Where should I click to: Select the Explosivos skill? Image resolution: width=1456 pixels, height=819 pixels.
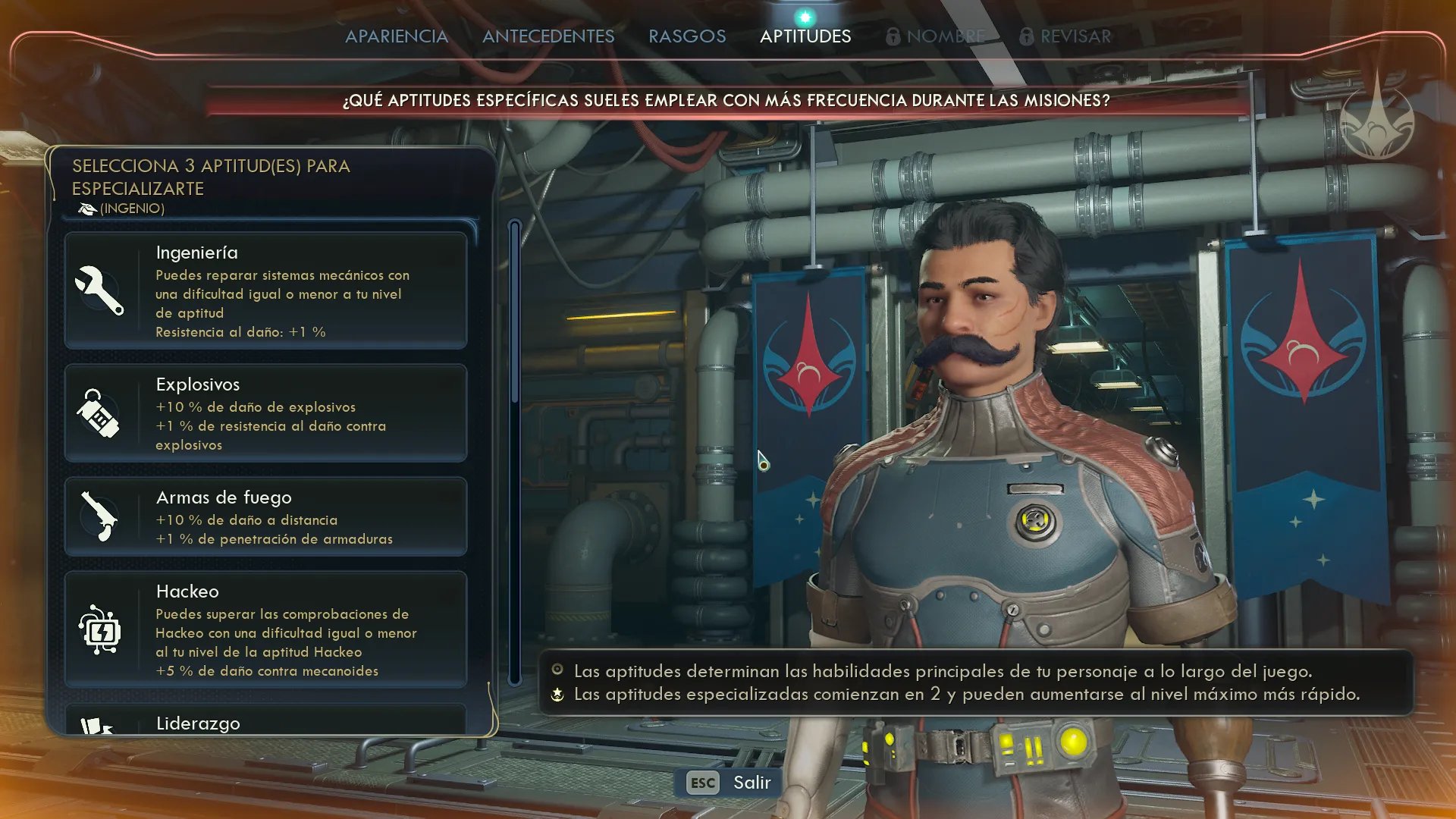[x=265, y=413]
